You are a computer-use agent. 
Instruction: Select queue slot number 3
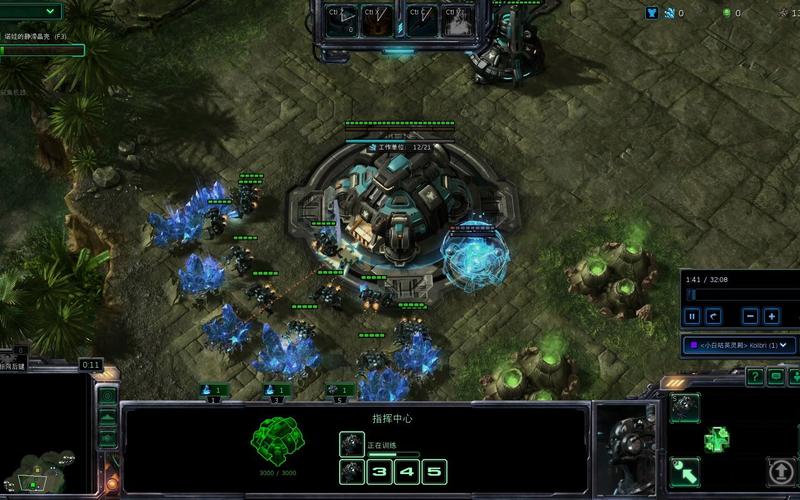381,471
